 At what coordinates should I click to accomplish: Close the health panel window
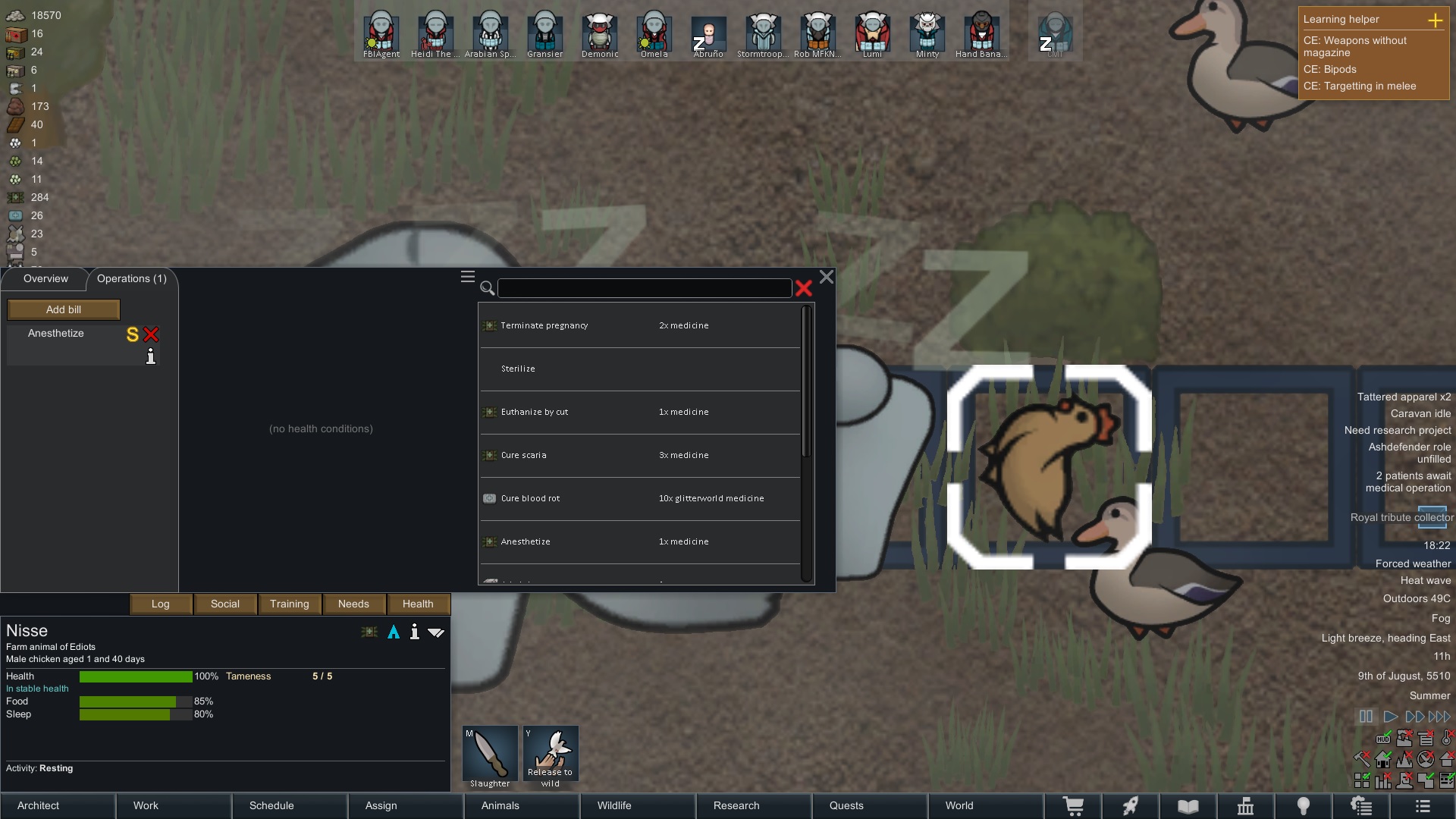[827, 278]
